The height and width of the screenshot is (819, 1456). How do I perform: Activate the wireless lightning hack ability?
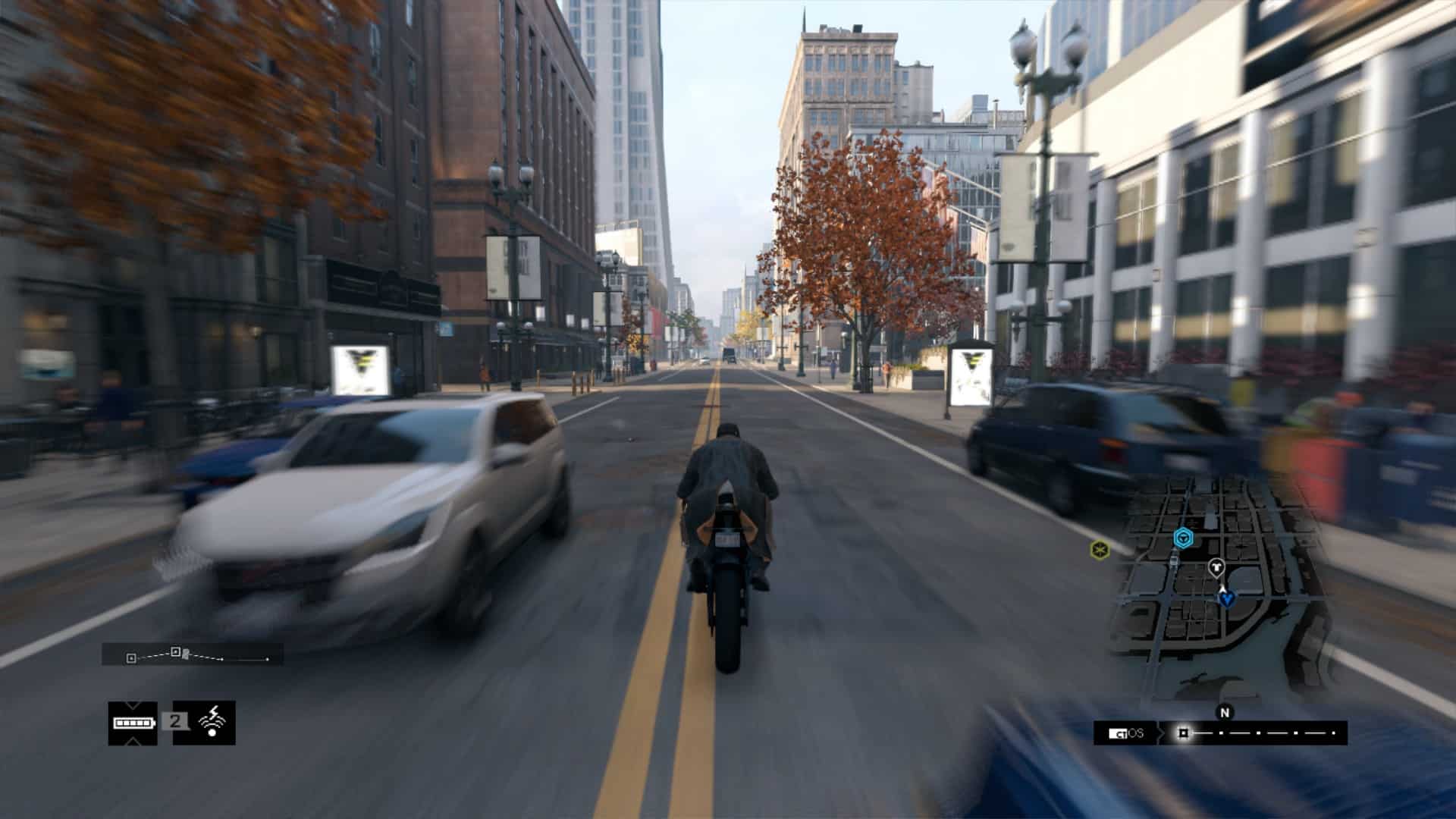click(x=212, y=722)
